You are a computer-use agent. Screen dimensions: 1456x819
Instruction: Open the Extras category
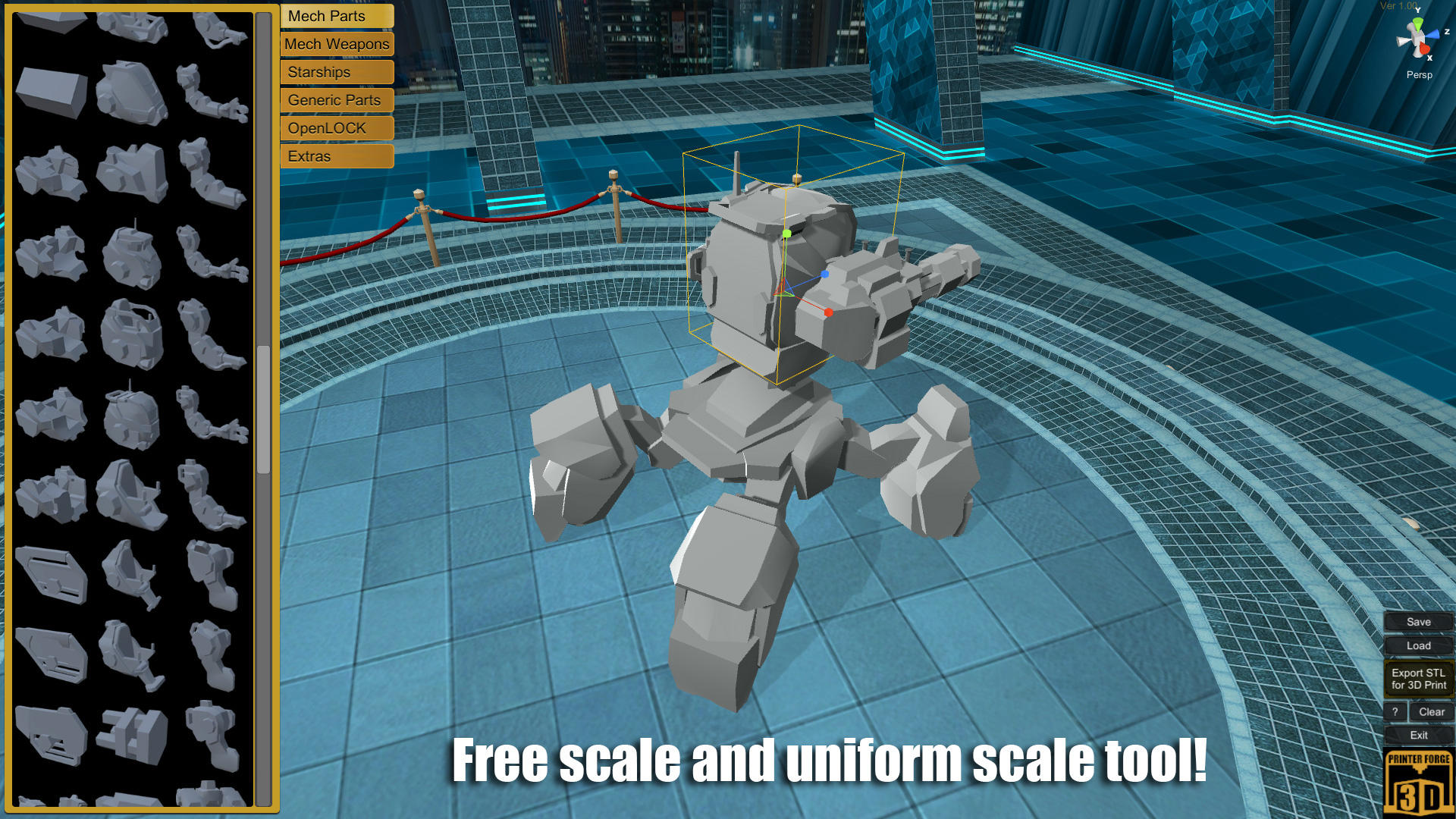click(x=336, y=156)
